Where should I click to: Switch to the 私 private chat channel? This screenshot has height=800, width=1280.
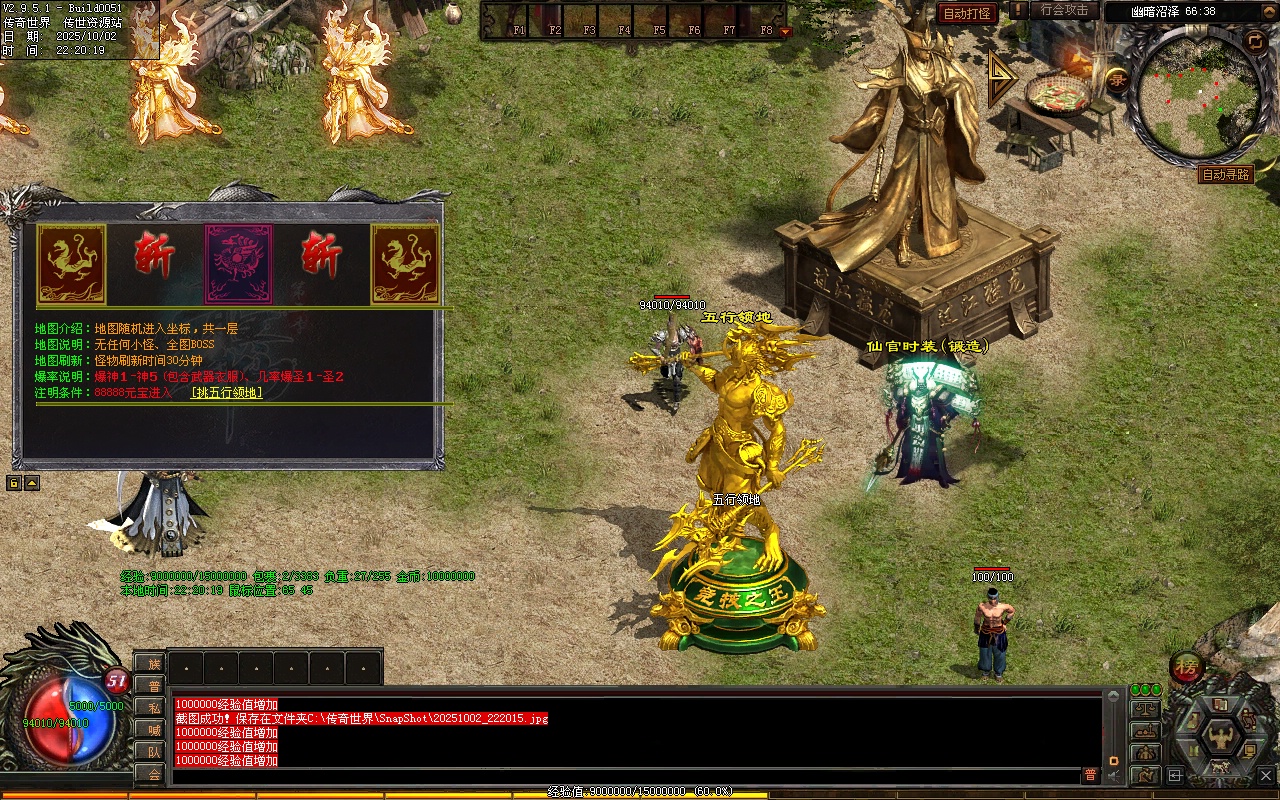[151, 708]
